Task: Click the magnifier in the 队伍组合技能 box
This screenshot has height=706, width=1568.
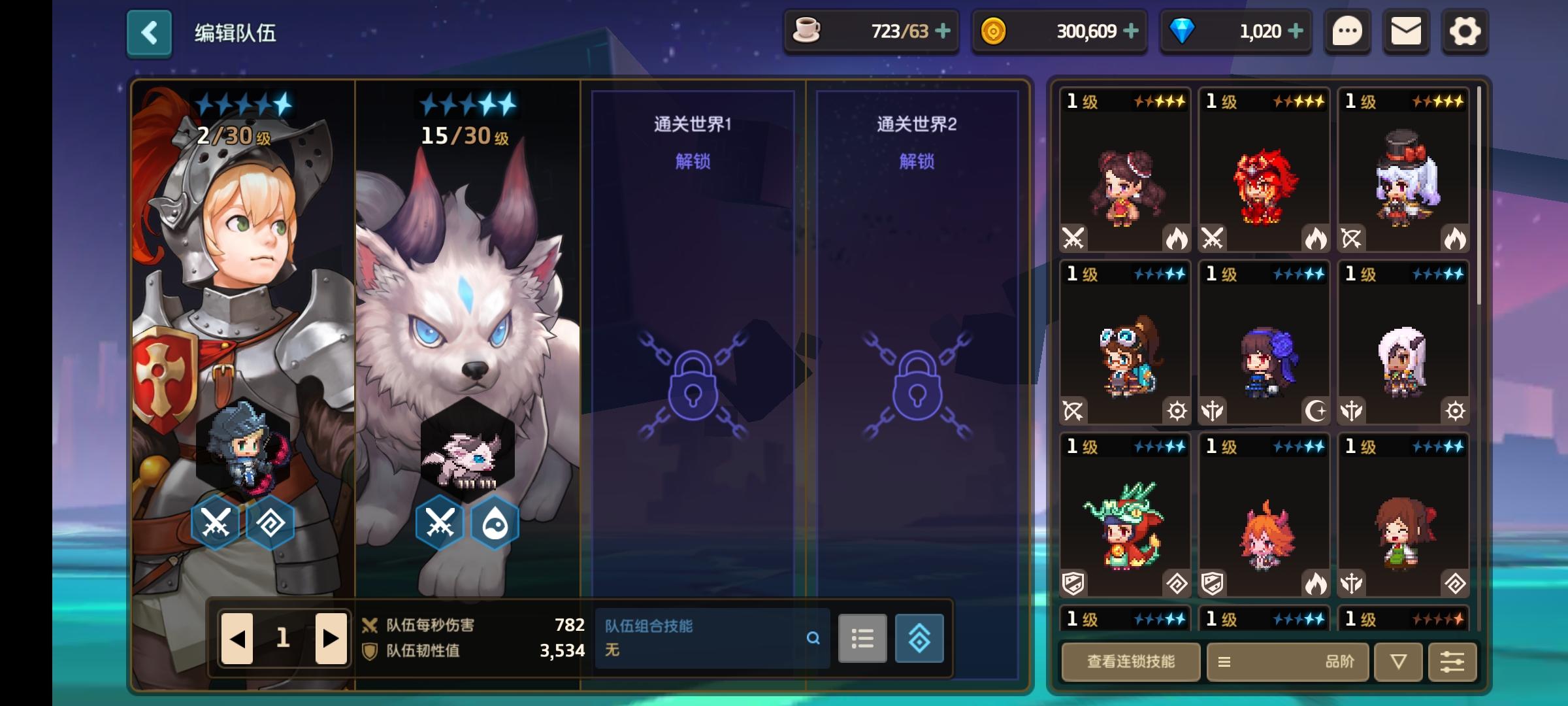Action: pyautogui.click(x=813, y=639)
